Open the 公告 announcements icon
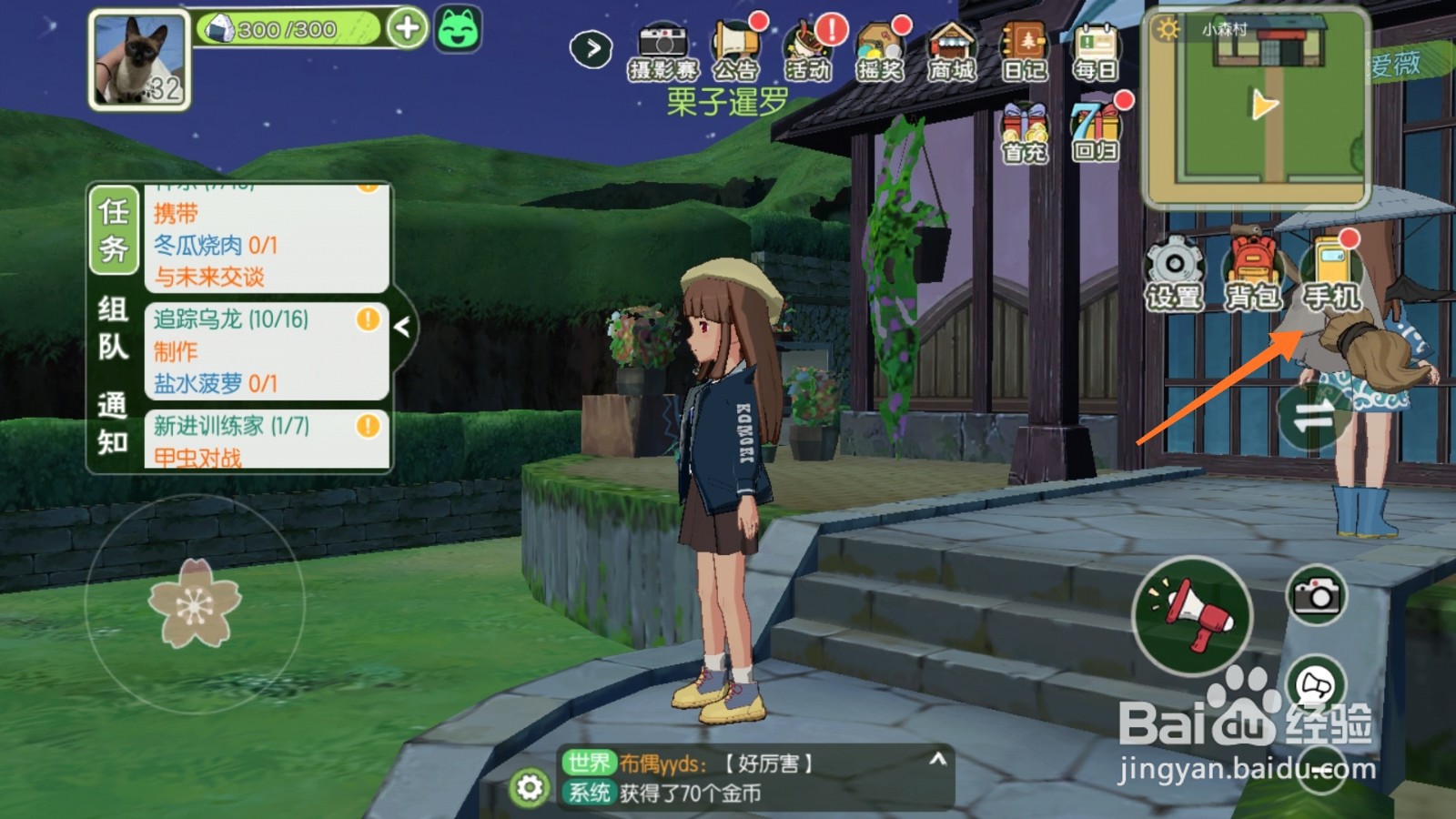Screen dimensions: 1456x819 tap(735, 52)
